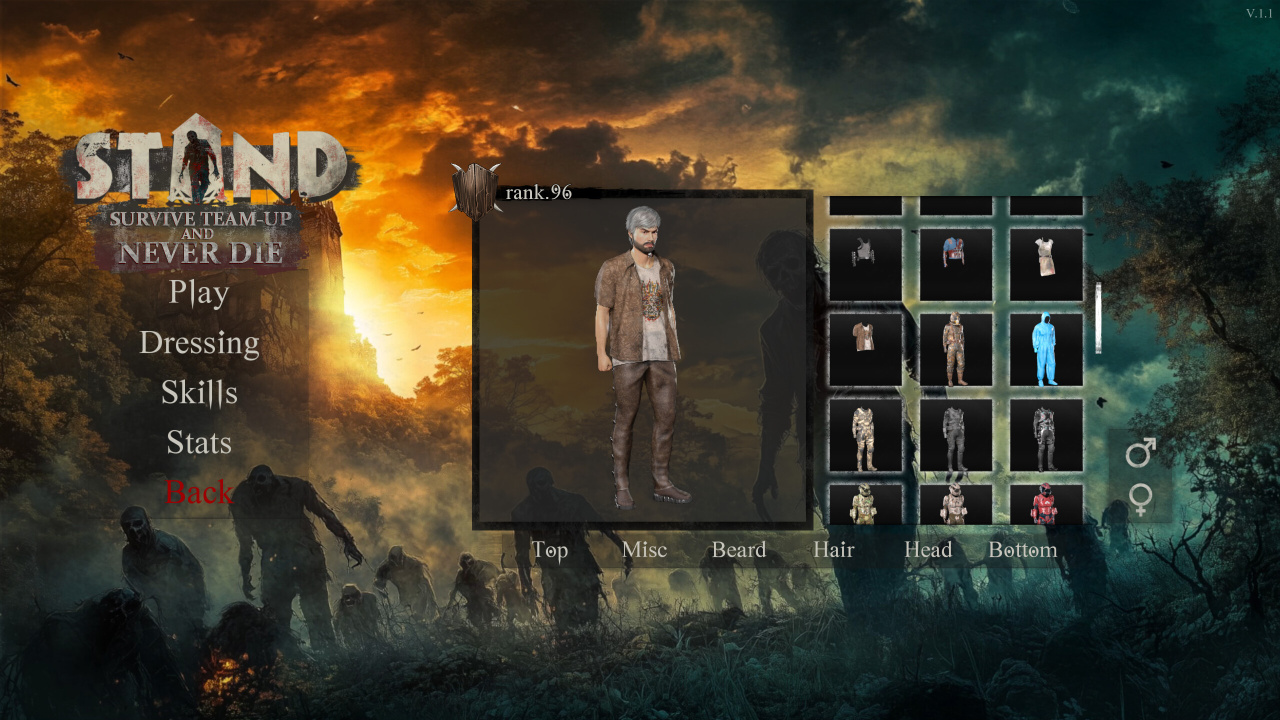This screenshot has width=1280, height=720.
Task: Equip the blue hazmat suit outfit
Action: click(1046, 350)
